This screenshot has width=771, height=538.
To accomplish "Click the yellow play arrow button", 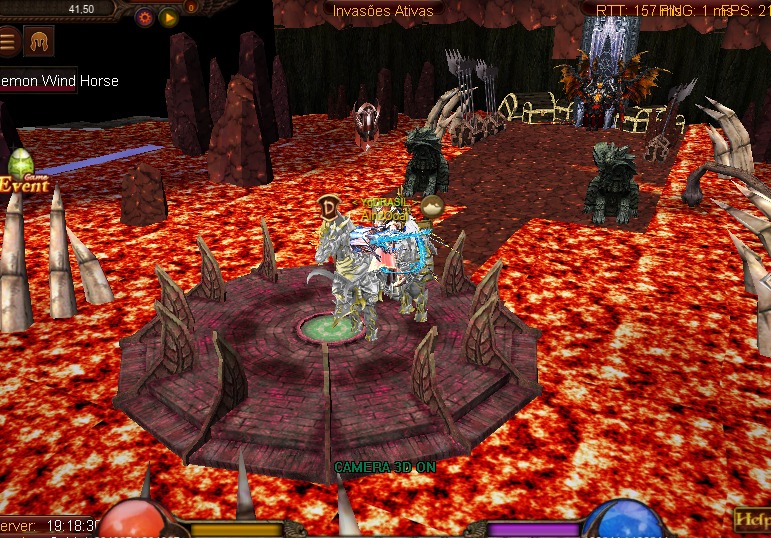I will click(x=169, y=17).
